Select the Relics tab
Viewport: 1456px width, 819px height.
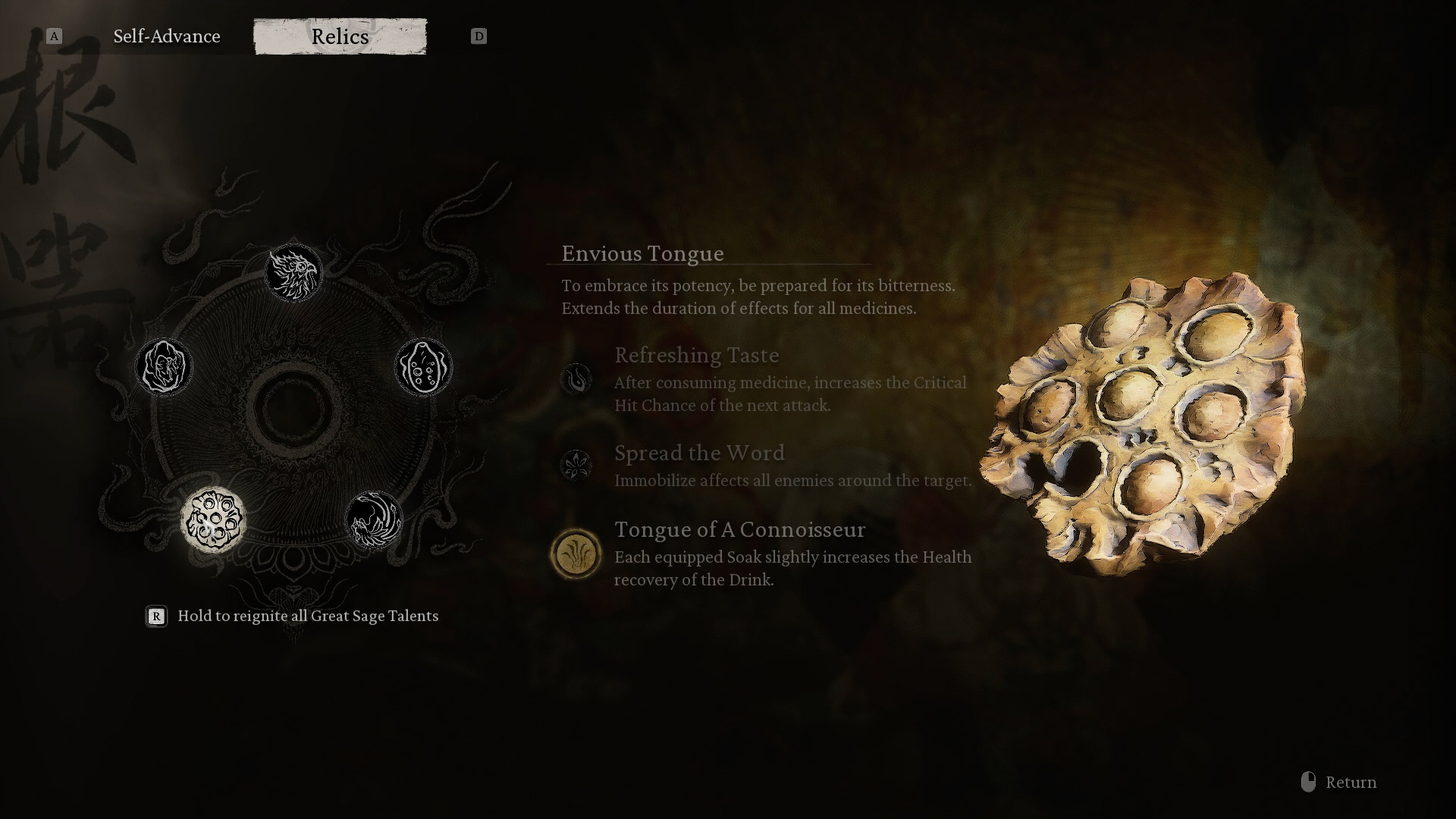pyautogui.click(x=340, y=36)
